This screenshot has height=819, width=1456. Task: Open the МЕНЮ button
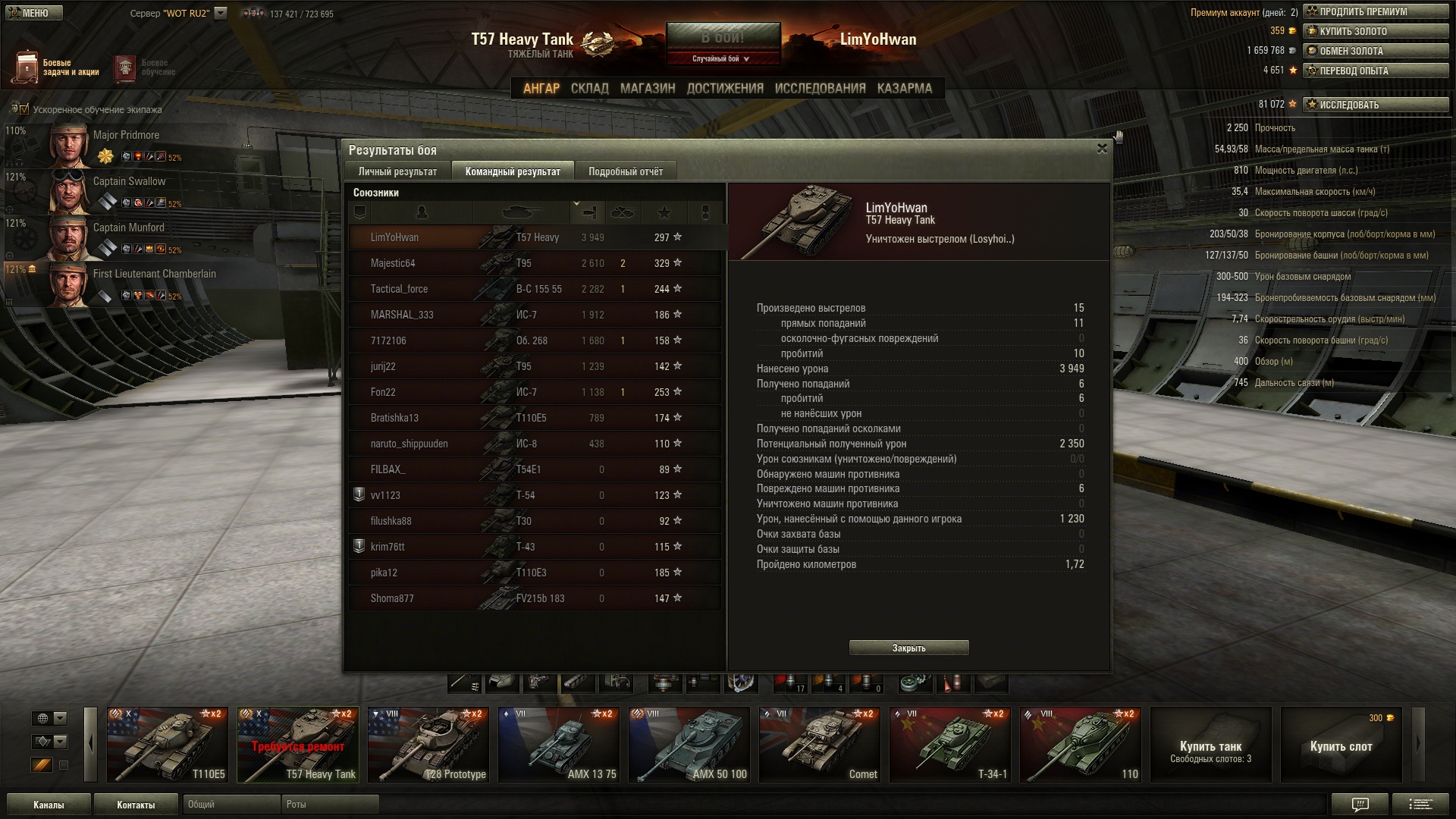[32, 13]
